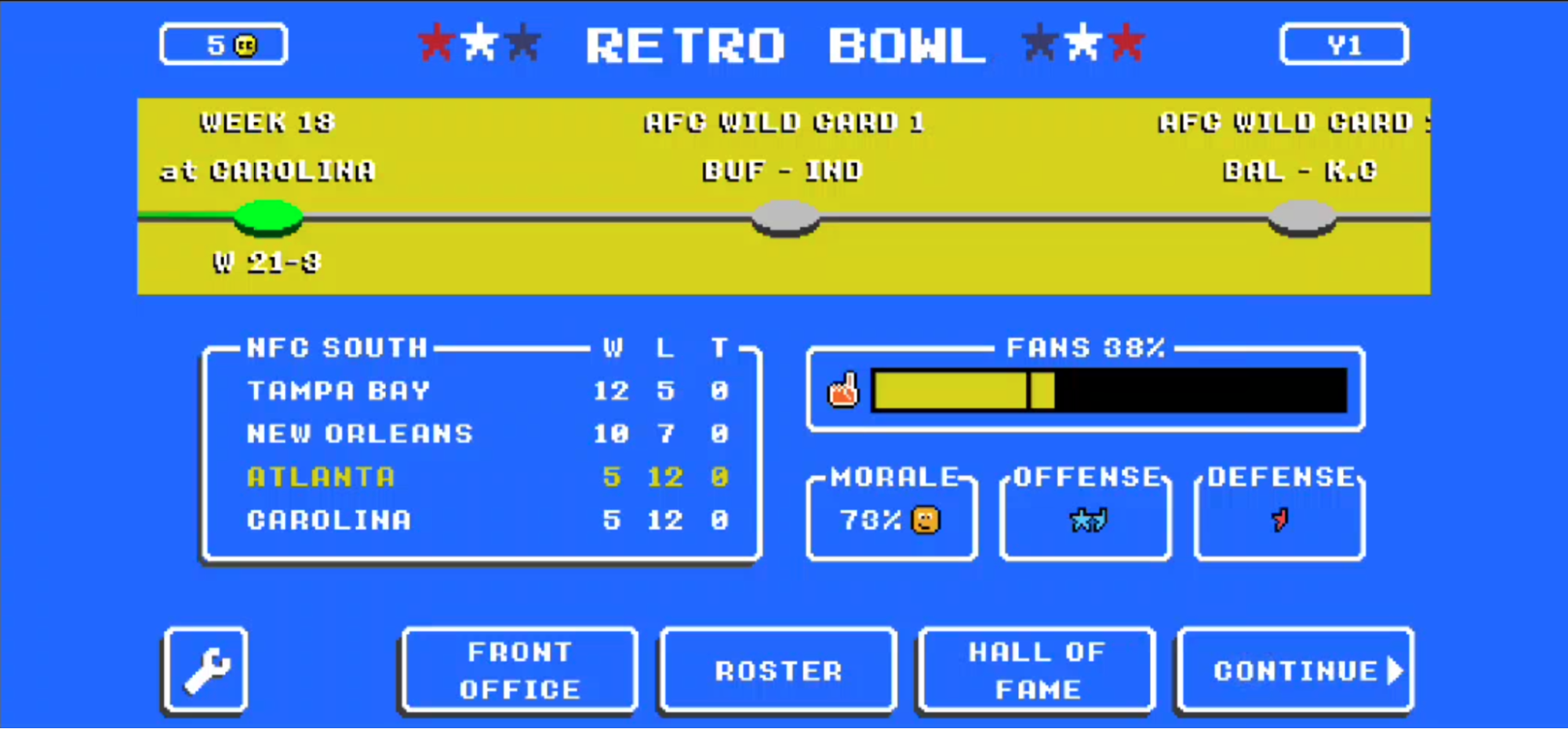Select the BAL - K.C wild card marker
1568x729 pixels.
pos(1302,217)
